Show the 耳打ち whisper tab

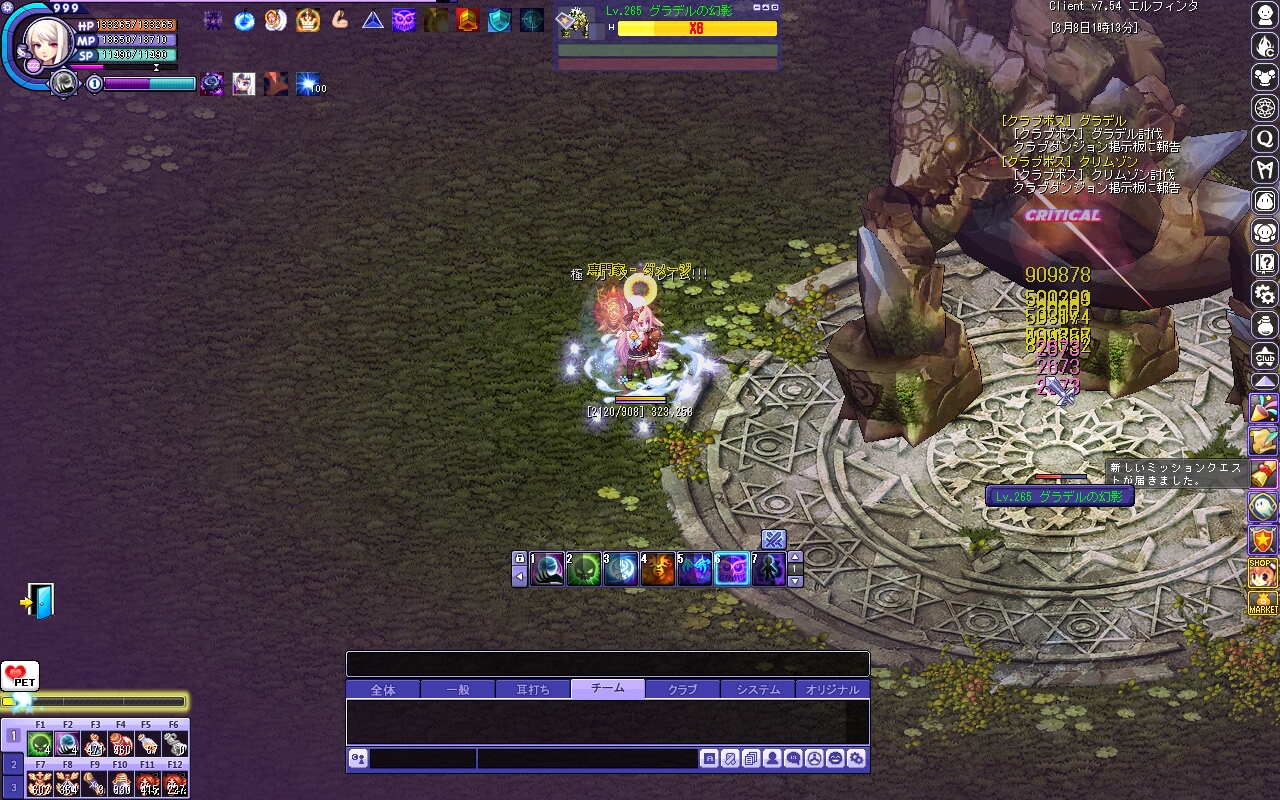point(533,689)
